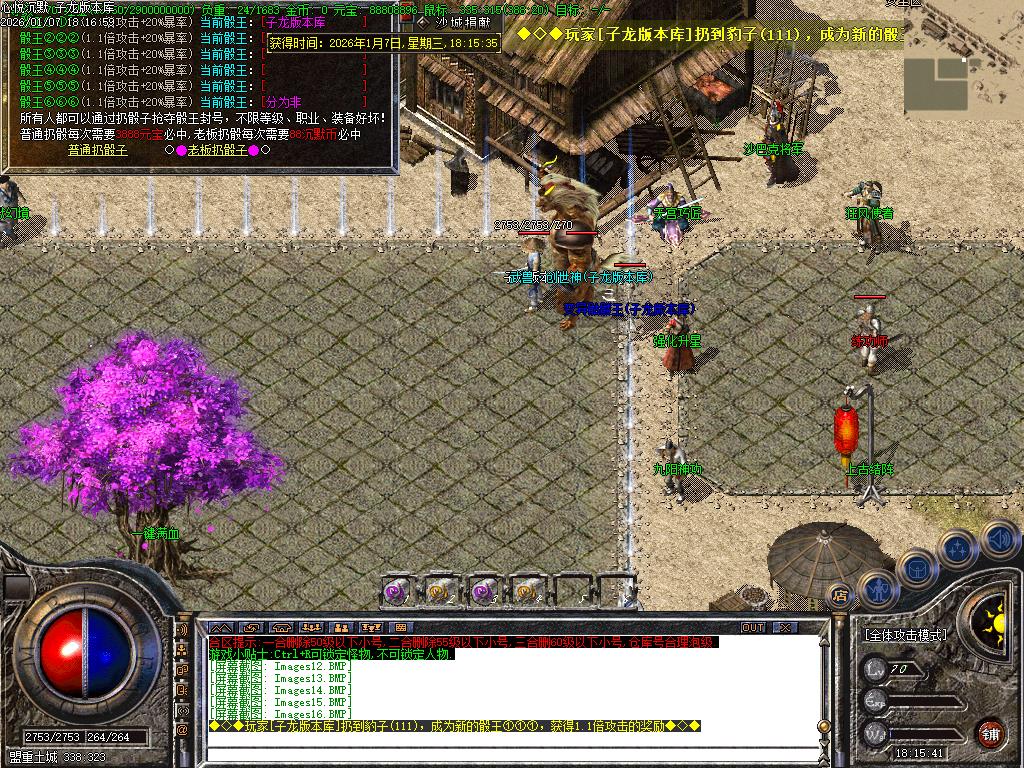This screenshot has height=768, width=1024.
Task: Use the first purple scroll hotbar slot
Action: [398, 591]
